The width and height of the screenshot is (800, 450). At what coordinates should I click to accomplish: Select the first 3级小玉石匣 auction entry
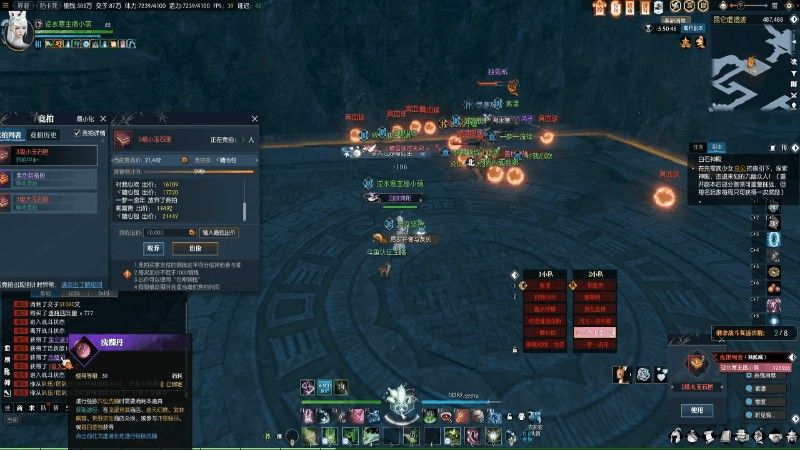(x=52, y=155)
